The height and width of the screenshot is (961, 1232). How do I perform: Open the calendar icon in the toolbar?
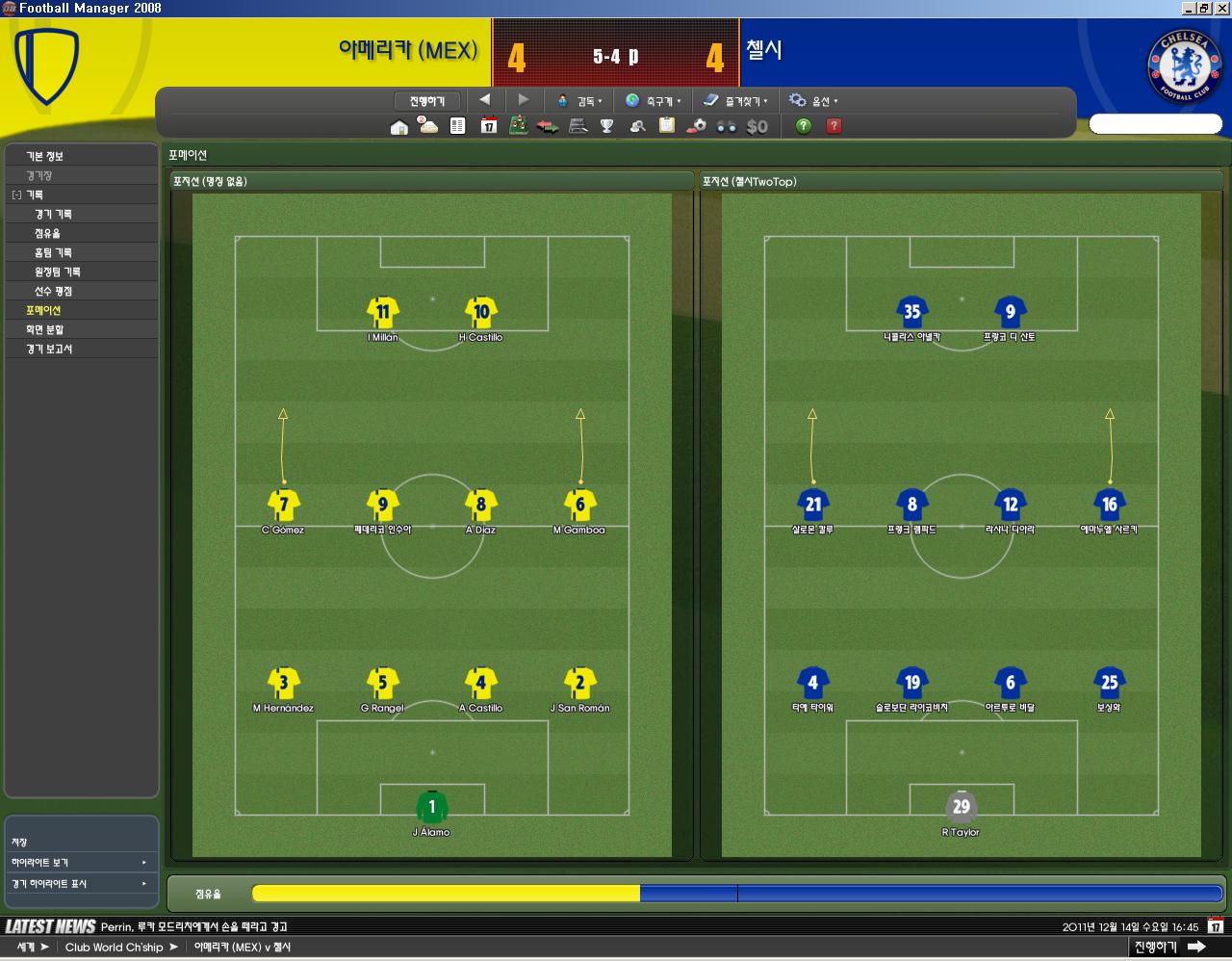click(489, 126)
